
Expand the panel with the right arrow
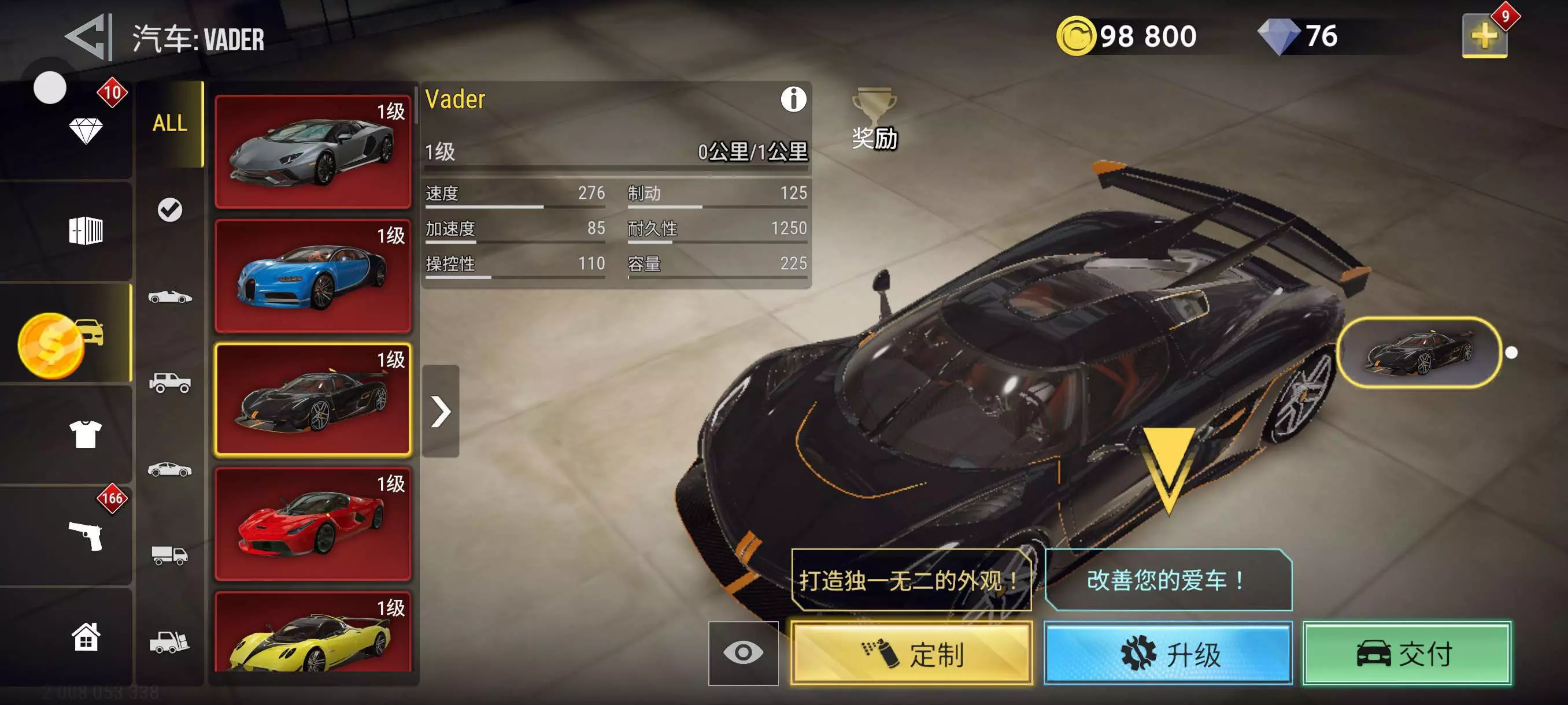(x=441, y=411)
